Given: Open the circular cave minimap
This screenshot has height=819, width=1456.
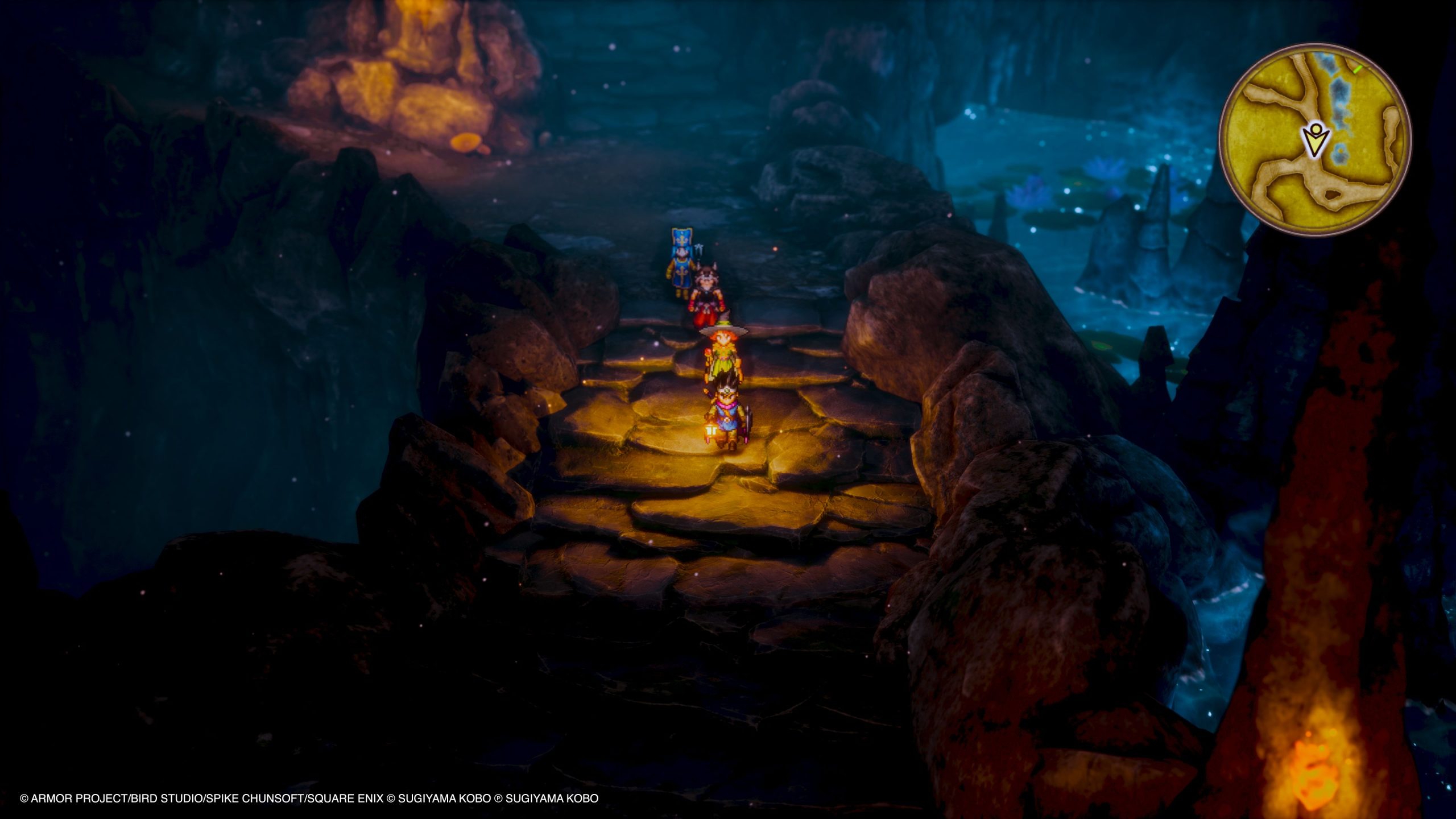Looking at the screenshot, I should pos(1314,140).
